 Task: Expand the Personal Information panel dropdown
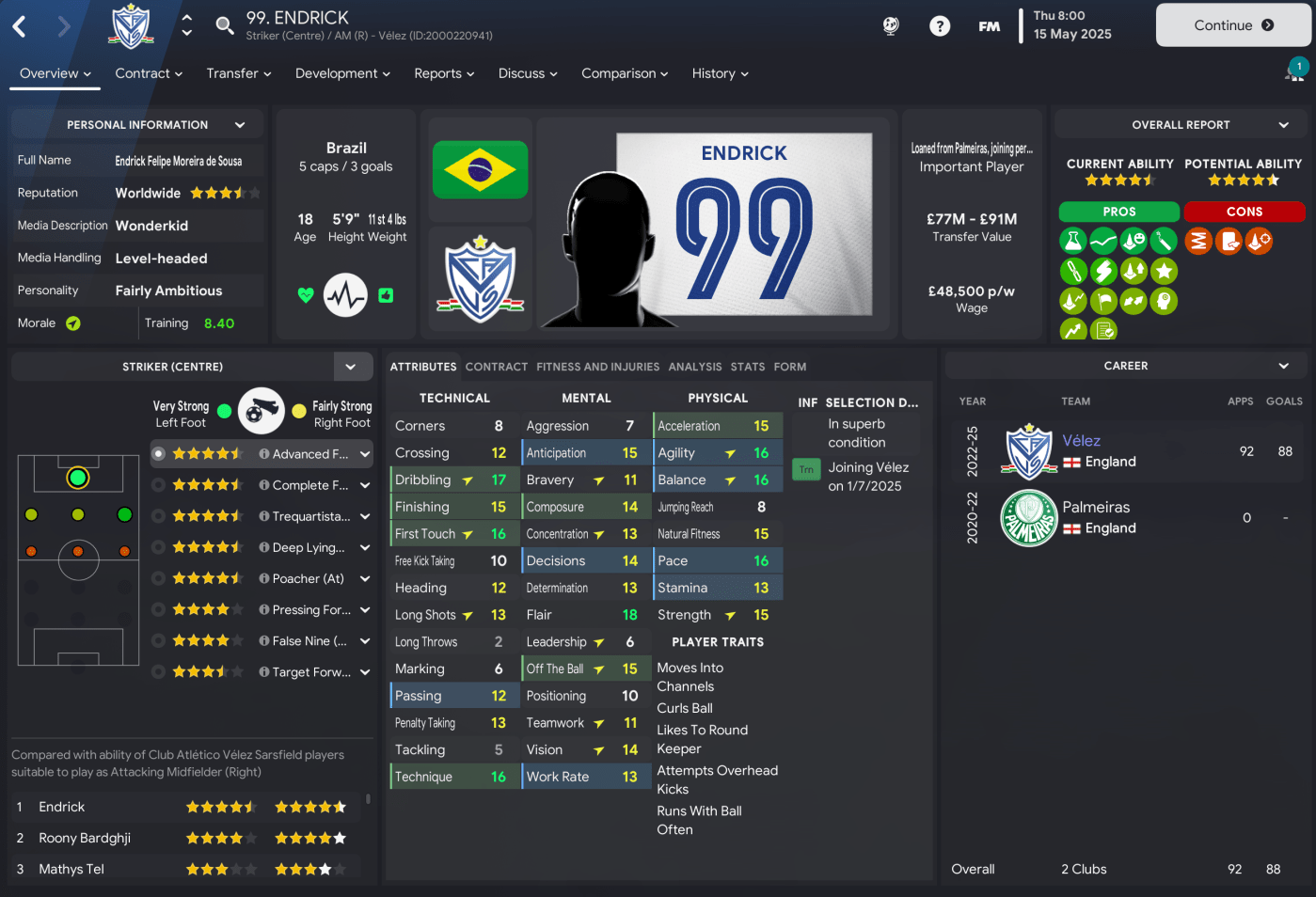click(x=240, y=125)
